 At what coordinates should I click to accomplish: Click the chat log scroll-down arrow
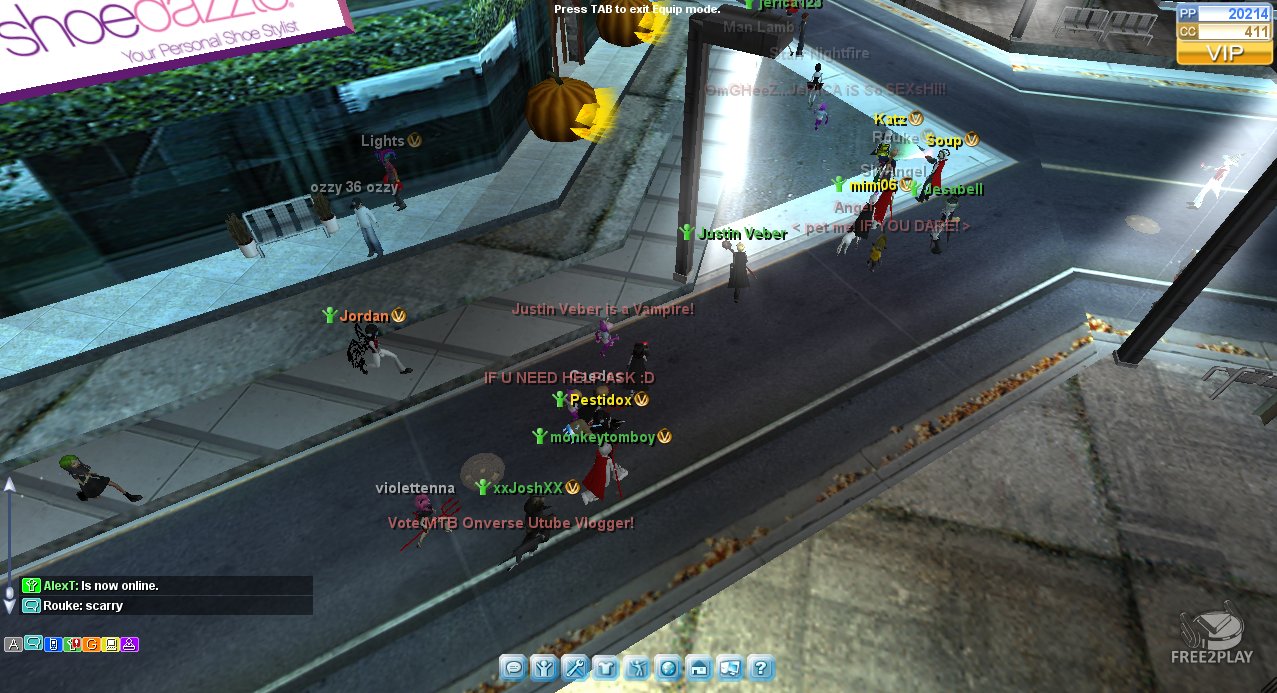(10, 606)
